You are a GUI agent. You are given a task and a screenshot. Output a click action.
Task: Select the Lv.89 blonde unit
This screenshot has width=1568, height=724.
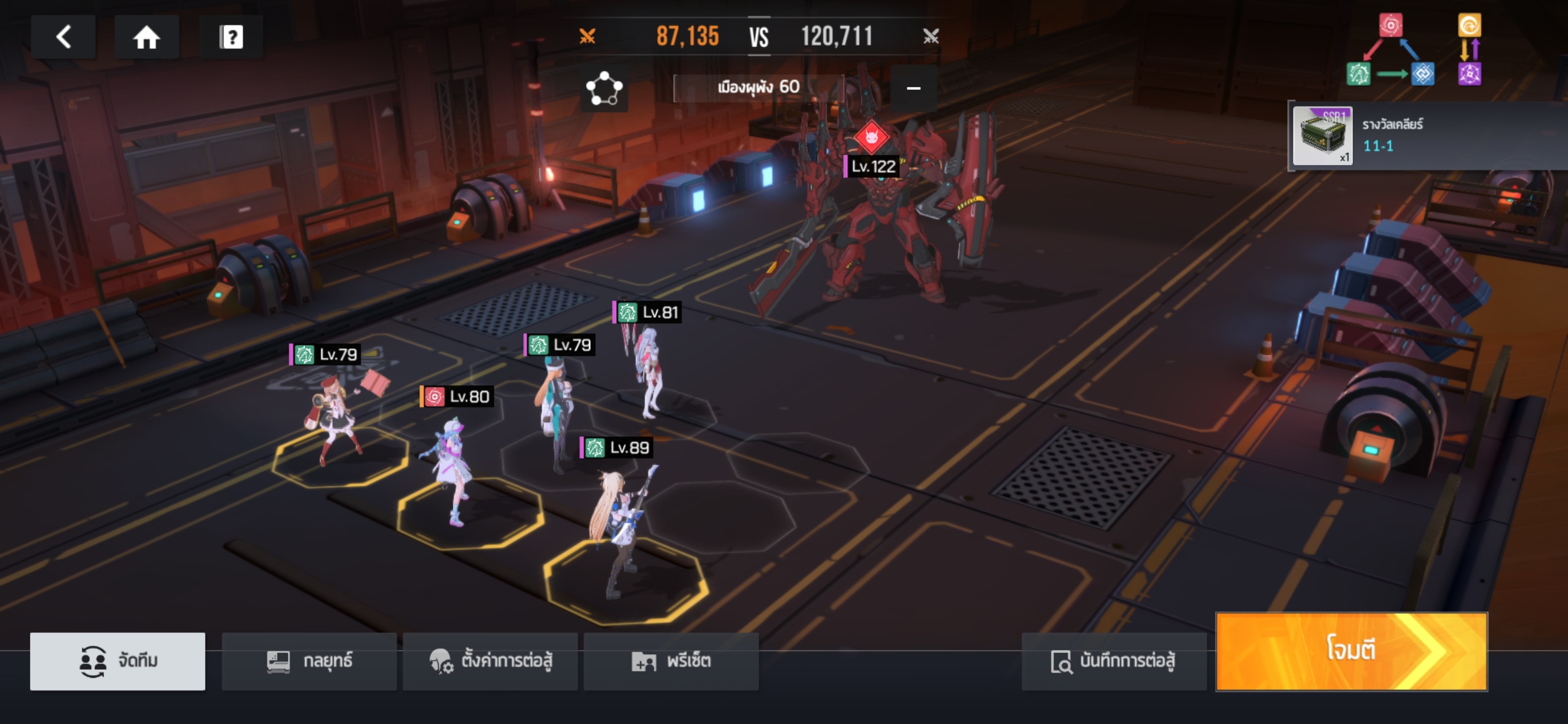tap(618, 523)
